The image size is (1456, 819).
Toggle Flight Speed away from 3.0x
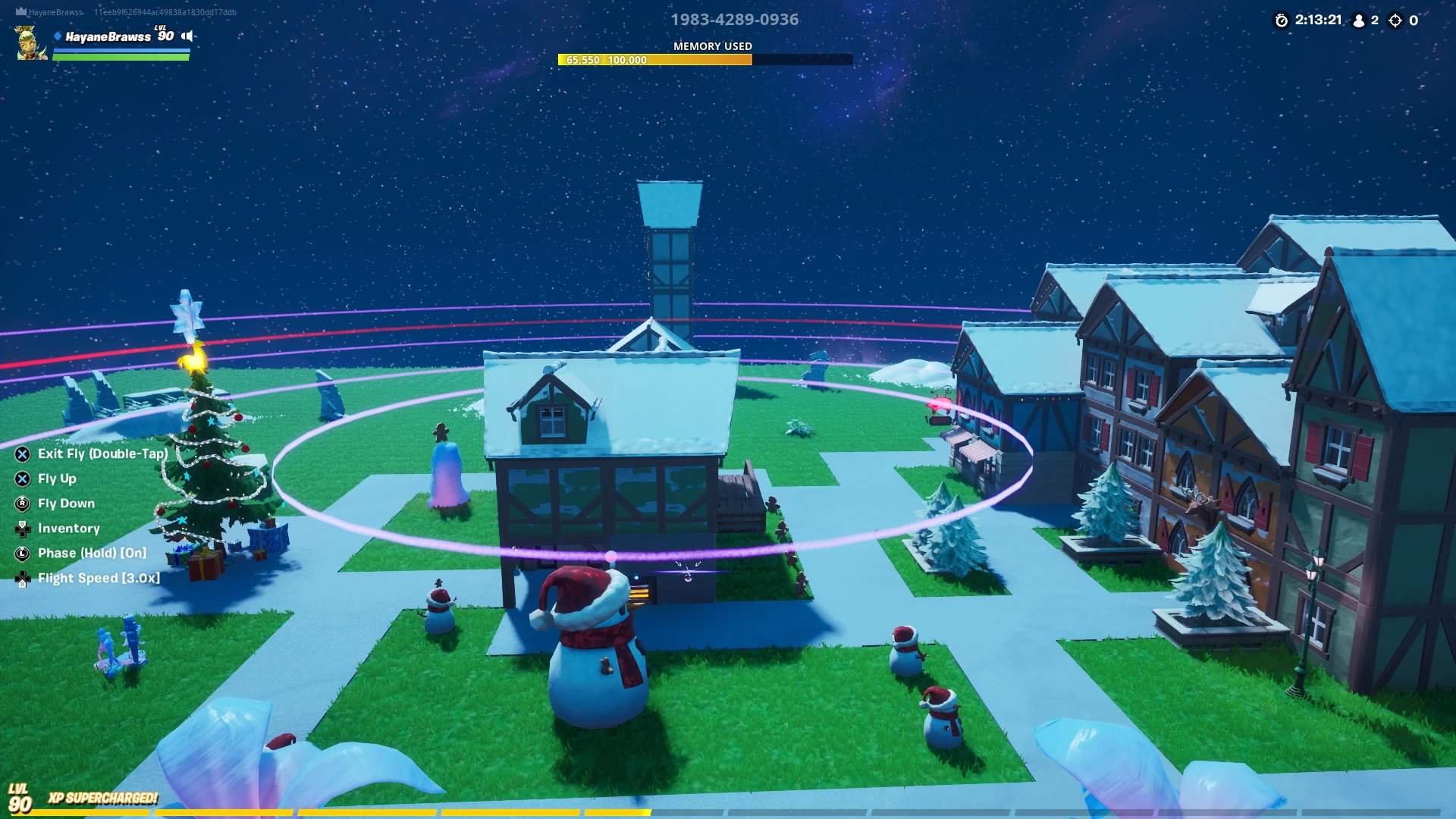[99, 578]
